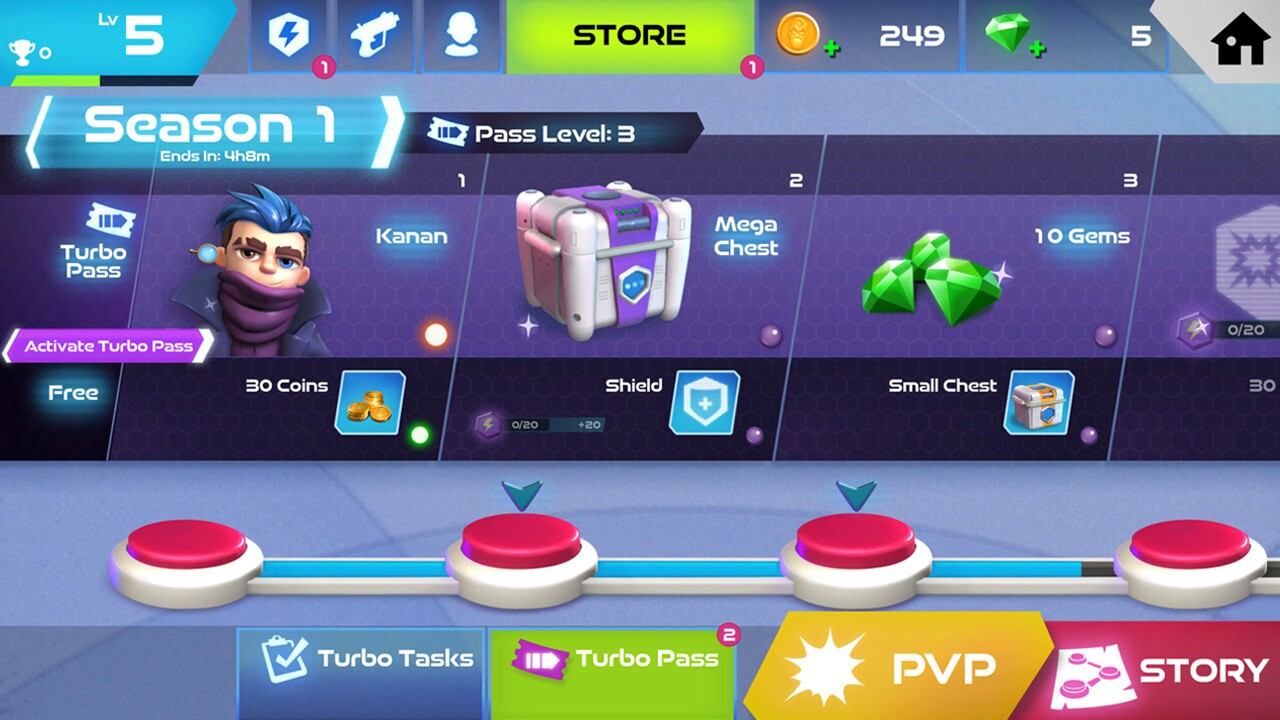Switch to the Turbo Tasks tab
Image resolution: width=1280 pixels, height=720 pixels.
click(361, 659)
